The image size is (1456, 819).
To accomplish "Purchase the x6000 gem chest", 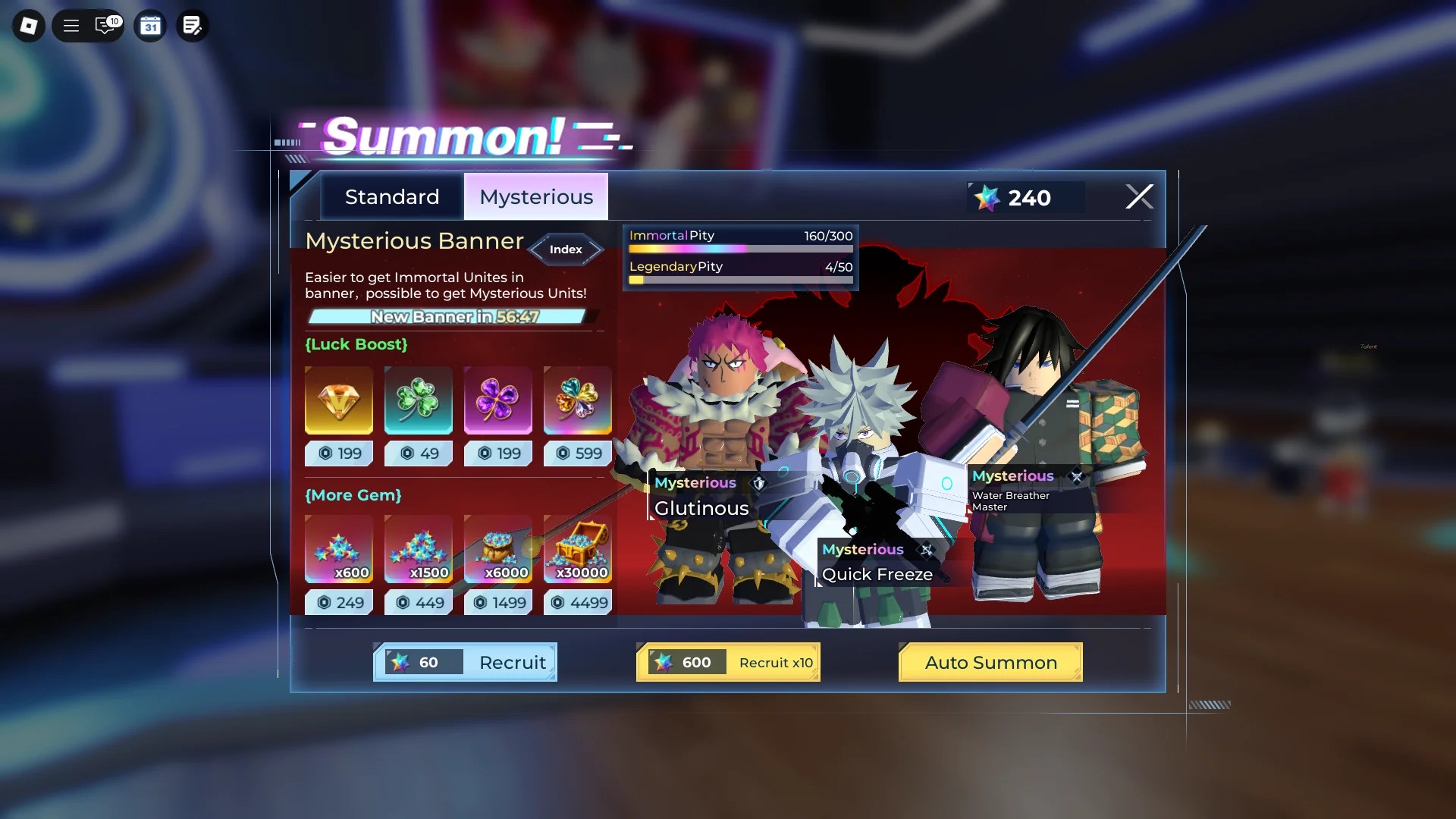I will [497, 549].
